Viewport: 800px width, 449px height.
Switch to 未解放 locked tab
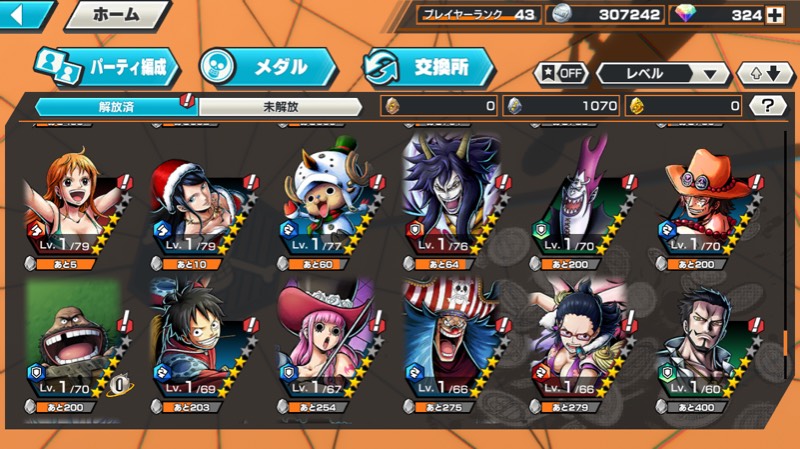pyautogui.click(x=282, y=105)
